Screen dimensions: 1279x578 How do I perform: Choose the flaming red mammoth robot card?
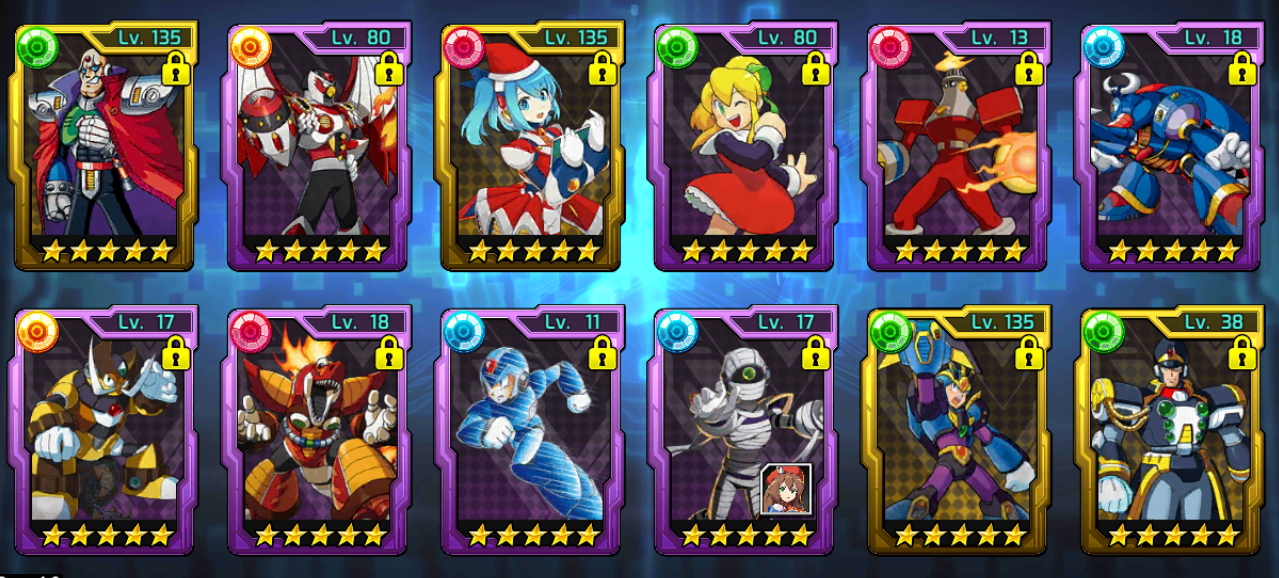click(x=319, y=430)
